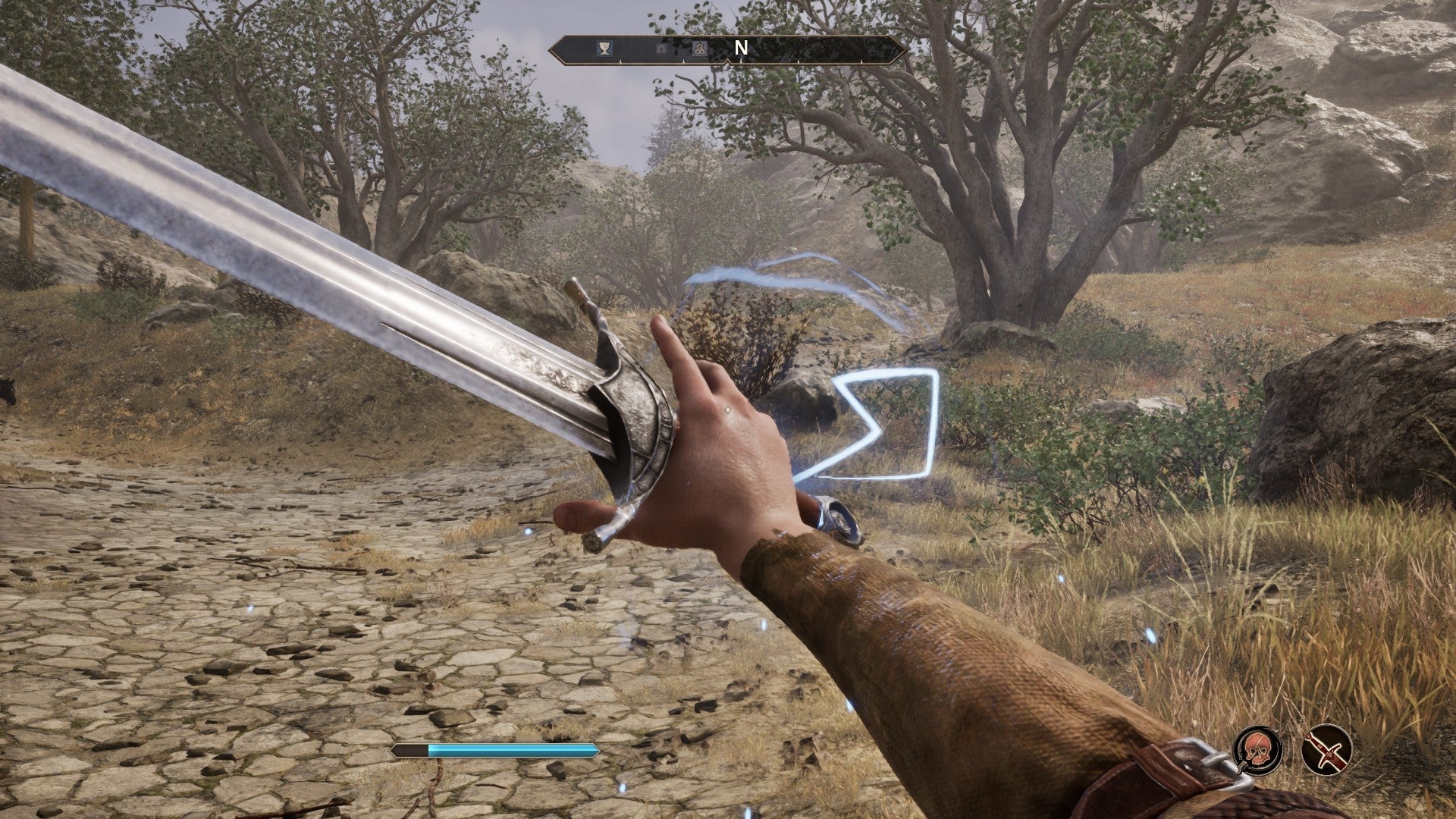
Task: Select the North 'N' indicator on the compass
Action: coord(739,47)
